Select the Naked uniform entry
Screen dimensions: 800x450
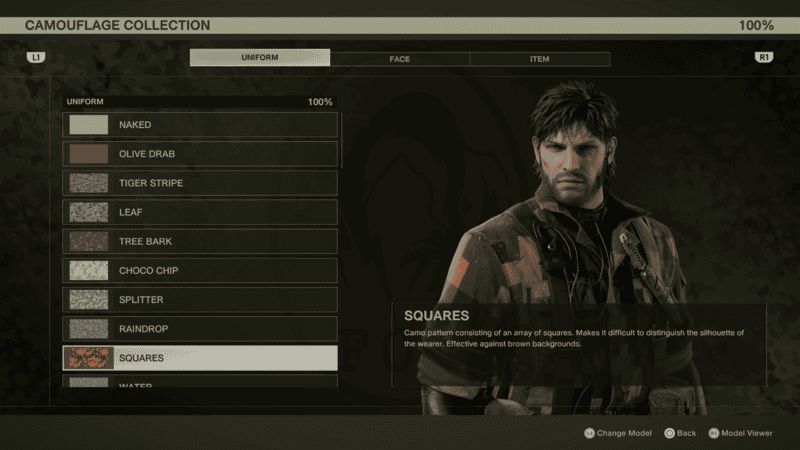click(200, 125)
